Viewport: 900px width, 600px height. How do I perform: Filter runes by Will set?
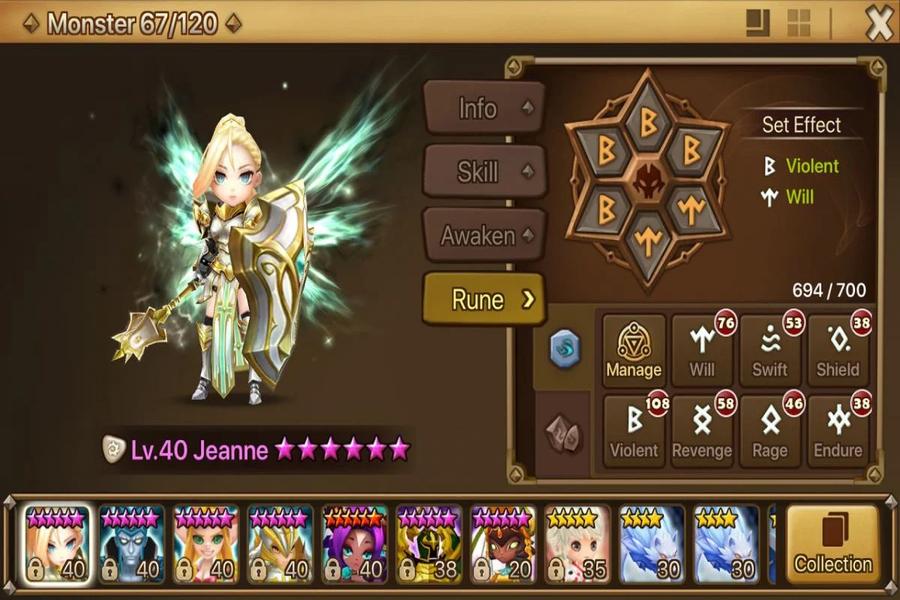(x=702, y=350)
